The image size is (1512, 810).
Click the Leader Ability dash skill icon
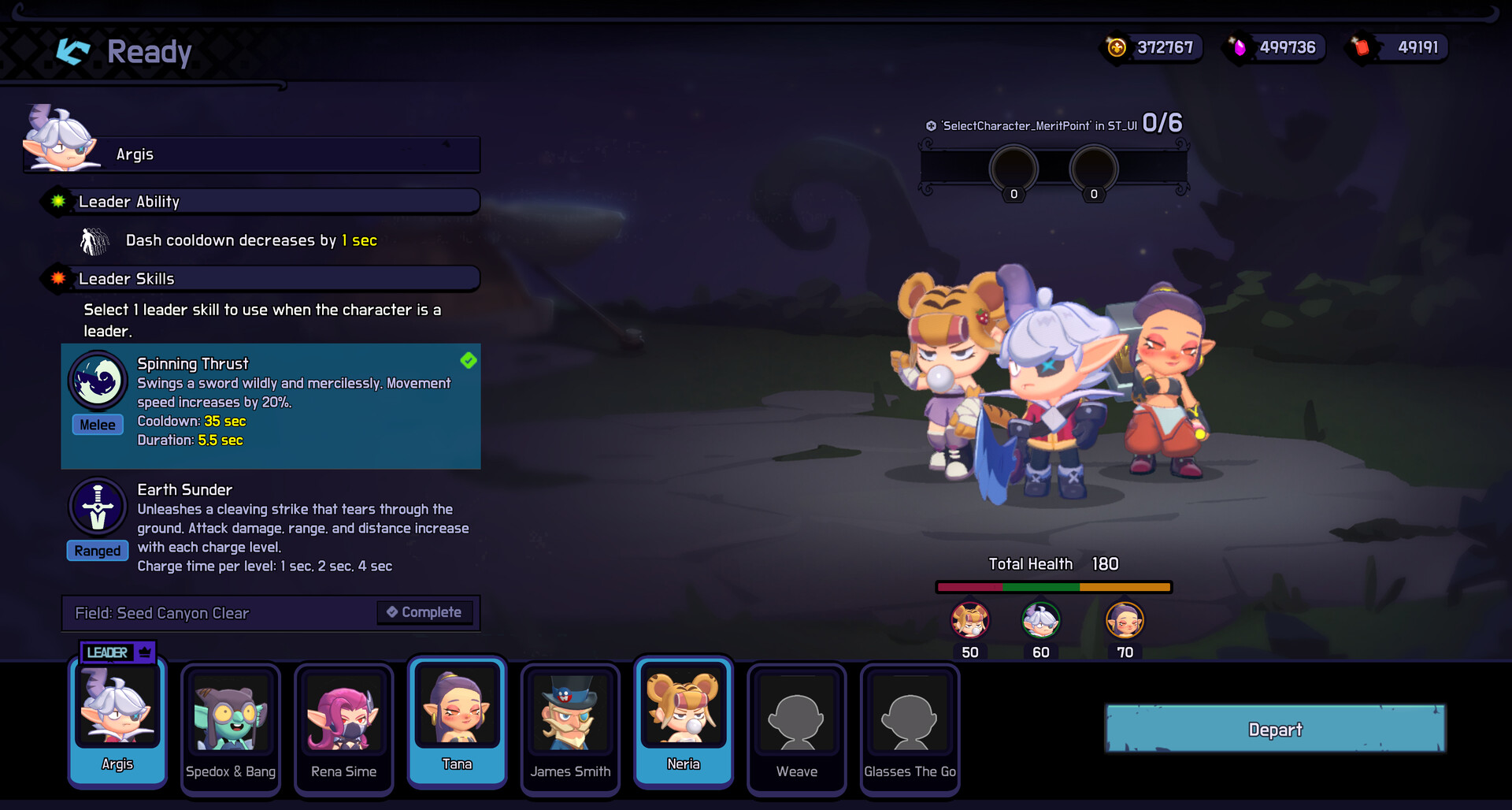(x=94, y=240)
